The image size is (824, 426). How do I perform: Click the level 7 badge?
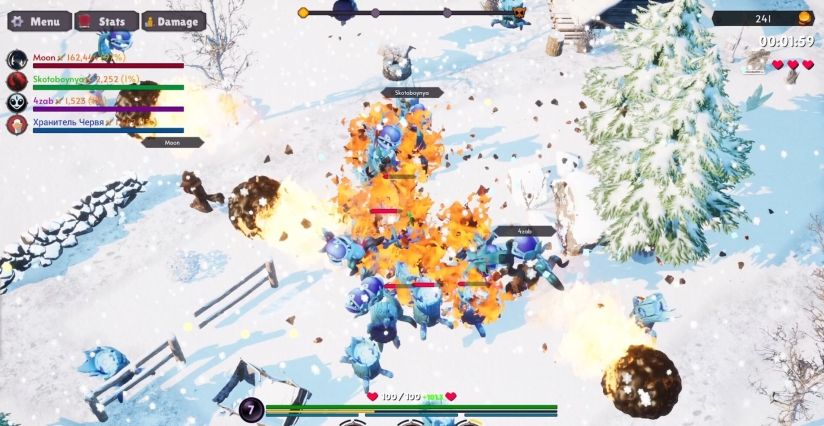click(251, 408)
